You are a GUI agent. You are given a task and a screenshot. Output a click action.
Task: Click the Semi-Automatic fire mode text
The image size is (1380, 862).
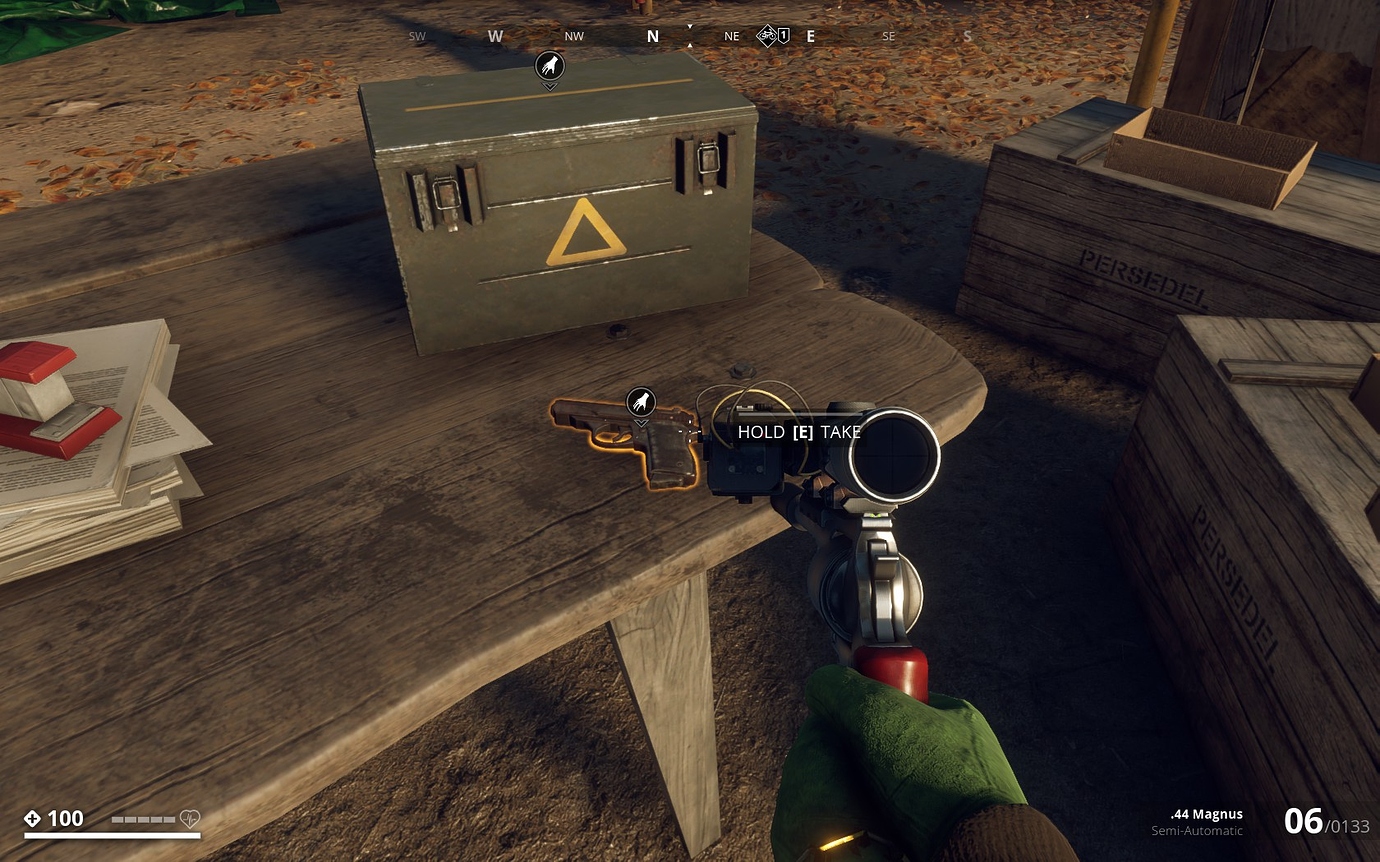point(1196,832)
